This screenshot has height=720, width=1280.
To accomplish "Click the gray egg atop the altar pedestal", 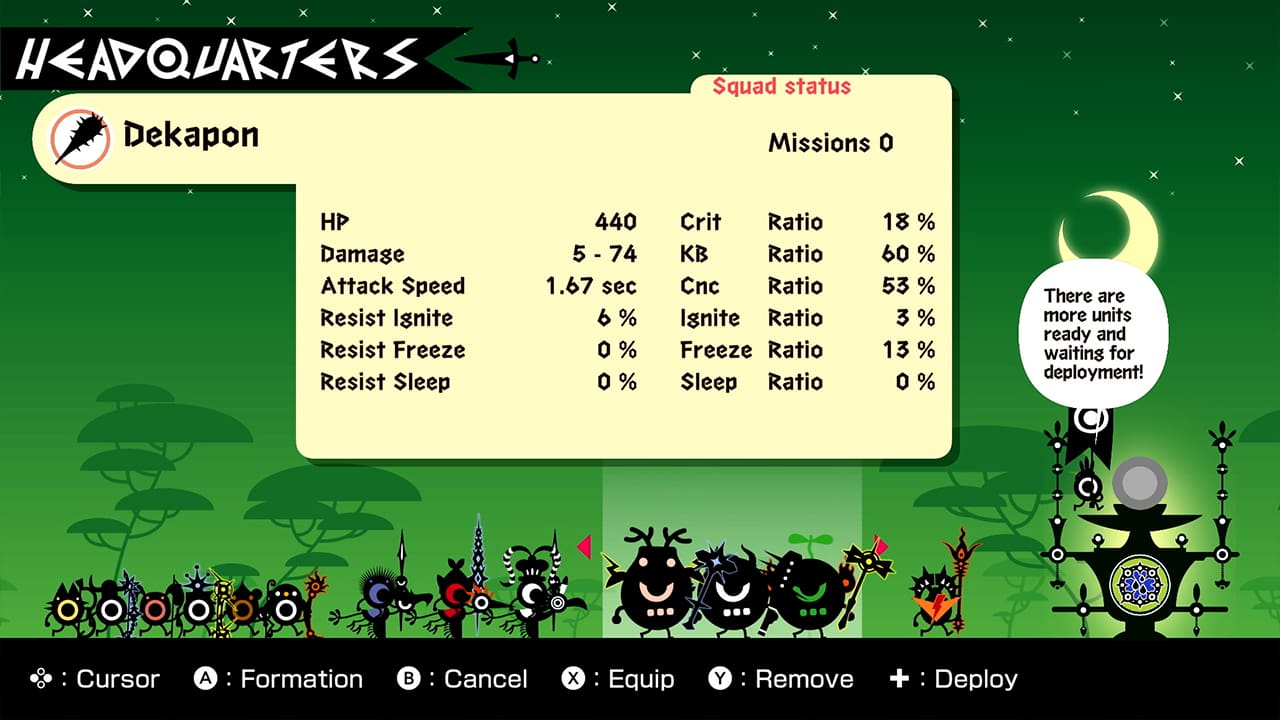I will click(x=1138, y=481).
